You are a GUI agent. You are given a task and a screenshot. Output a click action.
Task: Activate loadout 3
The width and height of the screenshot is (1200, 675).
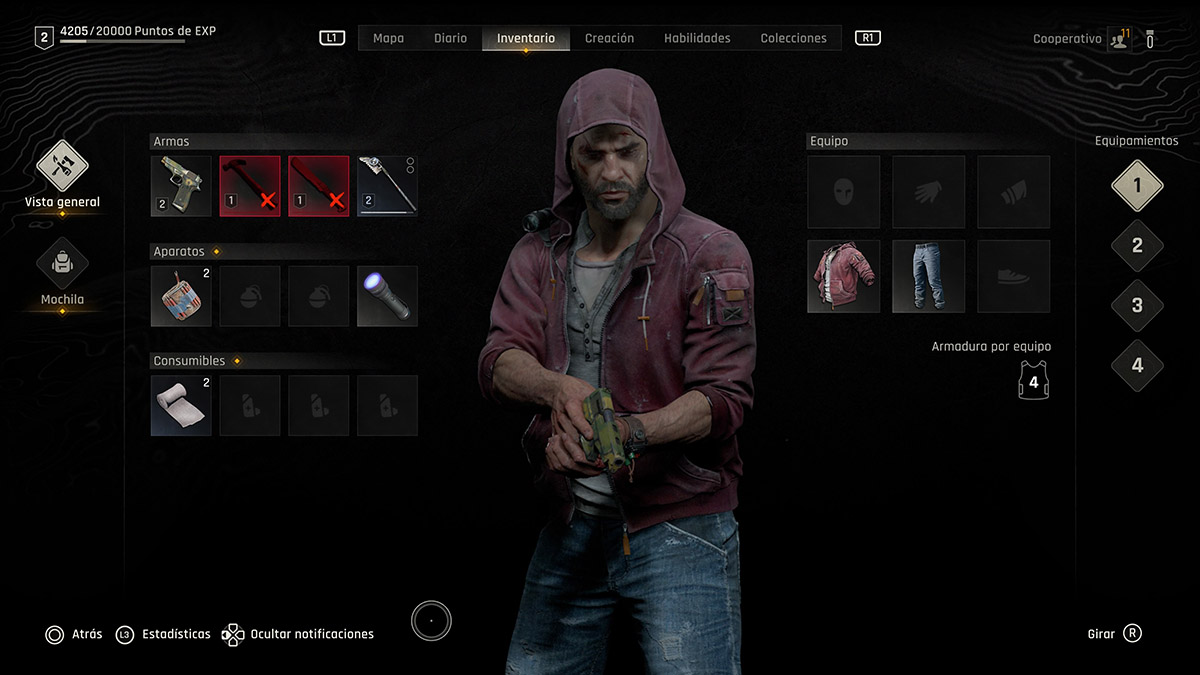coord(1137,306)
